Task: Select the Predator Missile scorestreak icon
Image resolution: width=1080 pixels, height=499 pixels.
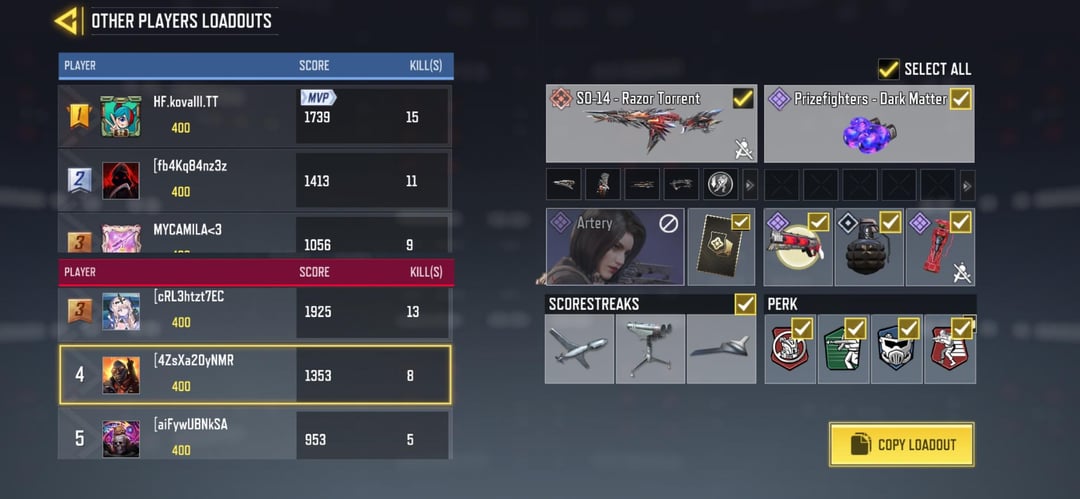Action: pyautogui.click(x=579, y=349)
